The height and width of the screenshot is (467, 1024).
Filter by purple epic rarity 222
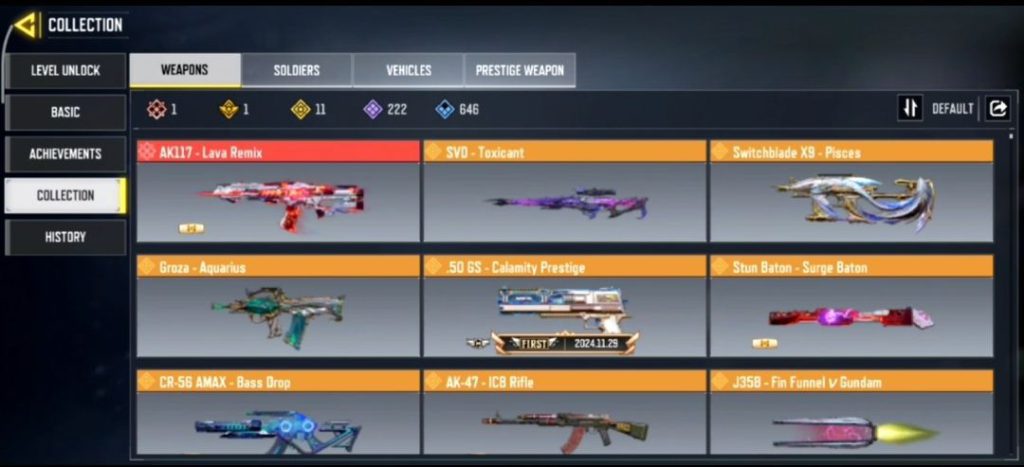tap(385, 109)
